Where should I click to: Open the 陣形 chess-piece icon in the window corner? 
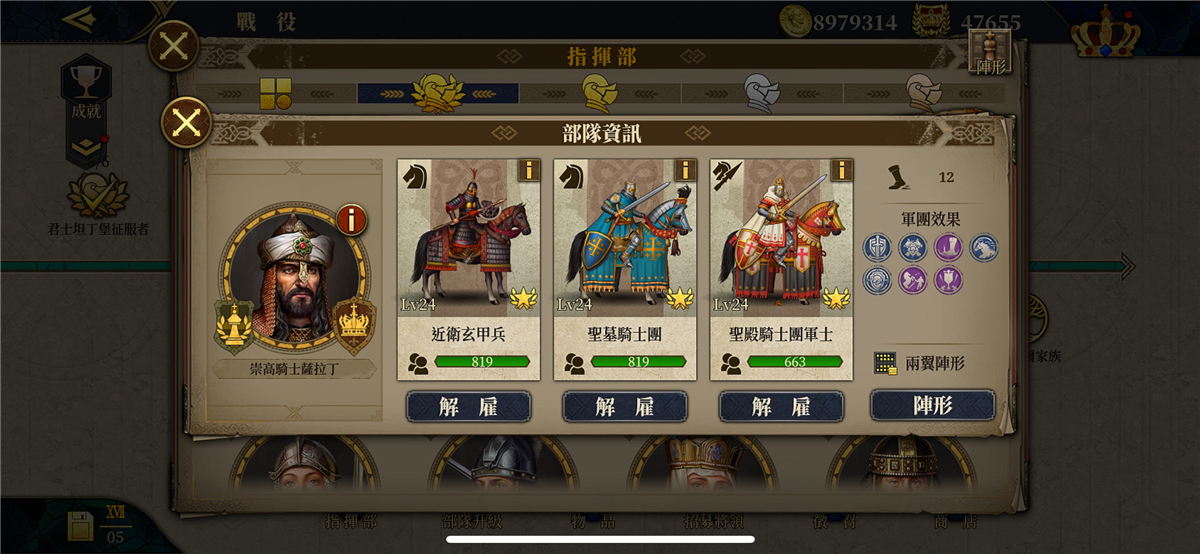[x=990, y=52]
